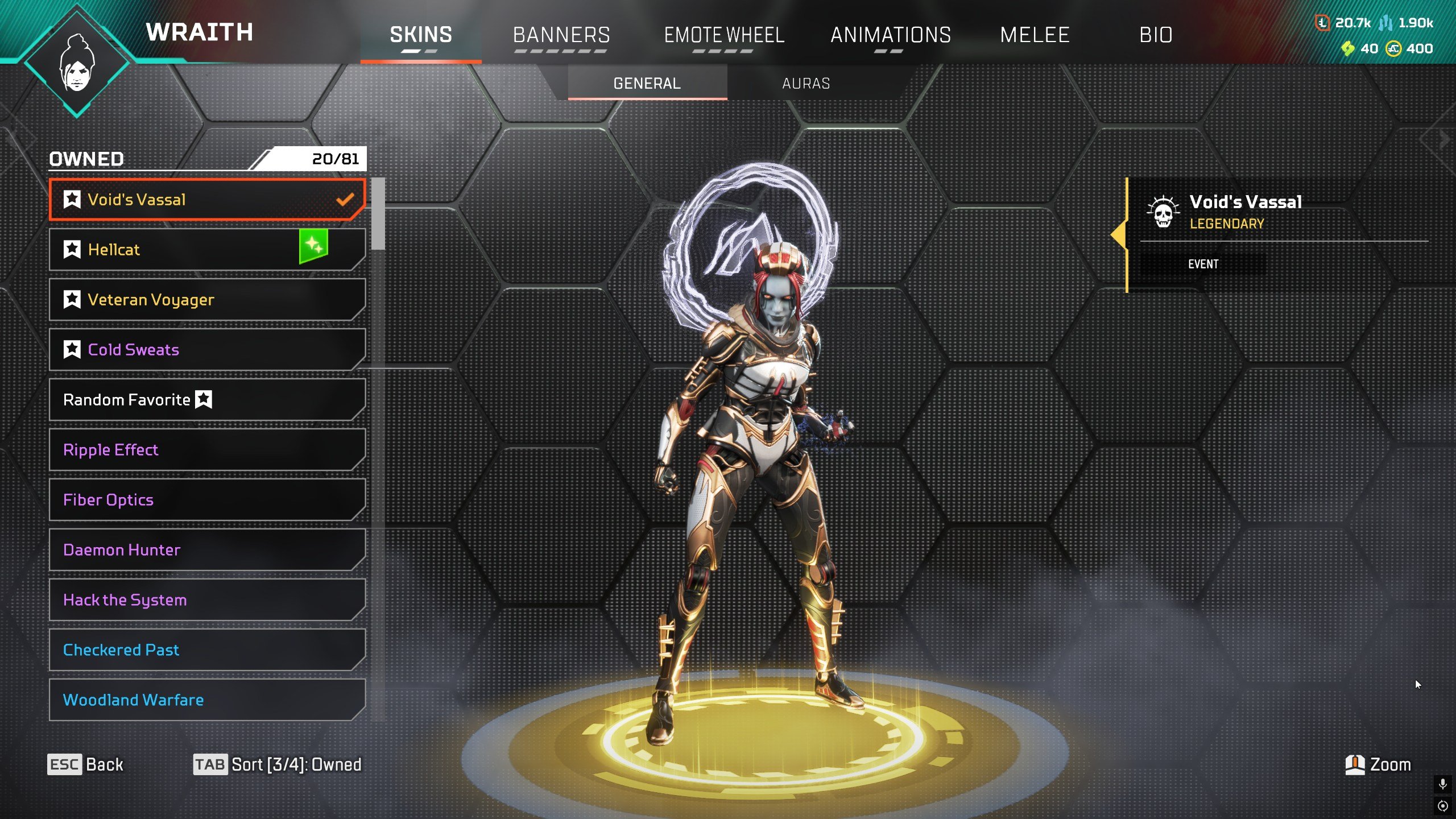Image resolution: width=1456 pixels, height=819 pixels.
Task: Select the Checkered Past skin
Action: (x=207, y=650)
